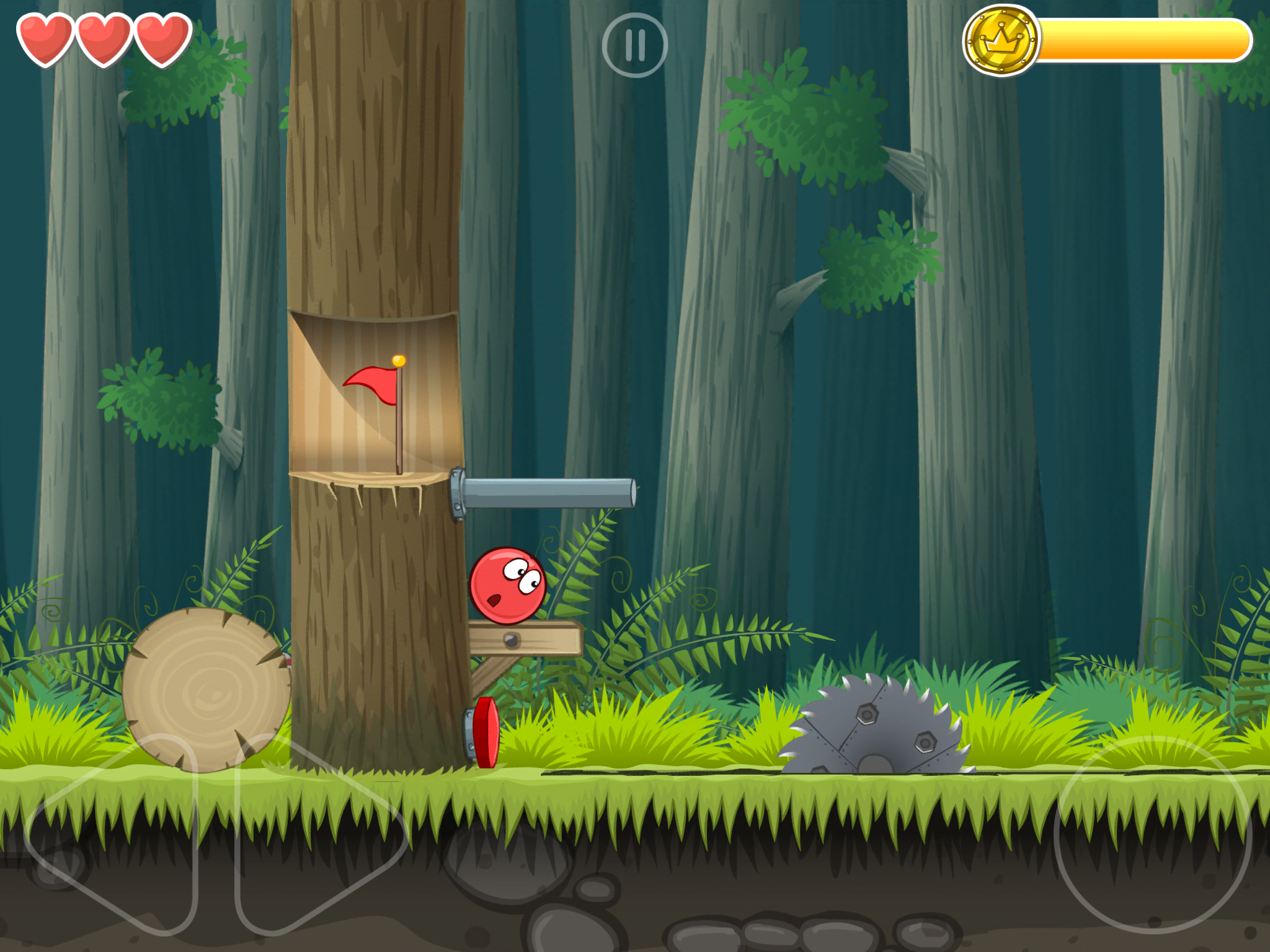Pause the game with the pause button

pyautogui.click(x=634, y=45)
